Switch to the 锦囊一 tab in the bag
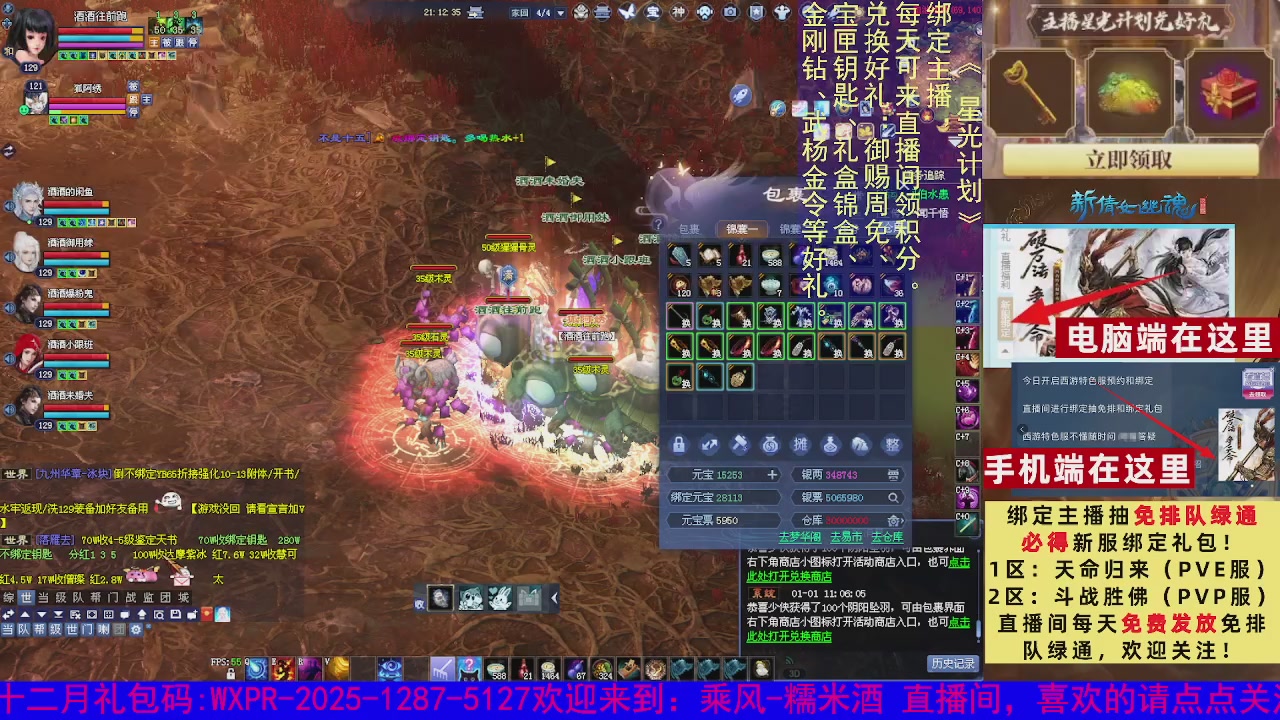The height and width of the screenshot is (720, 1280). pos(743,227)
